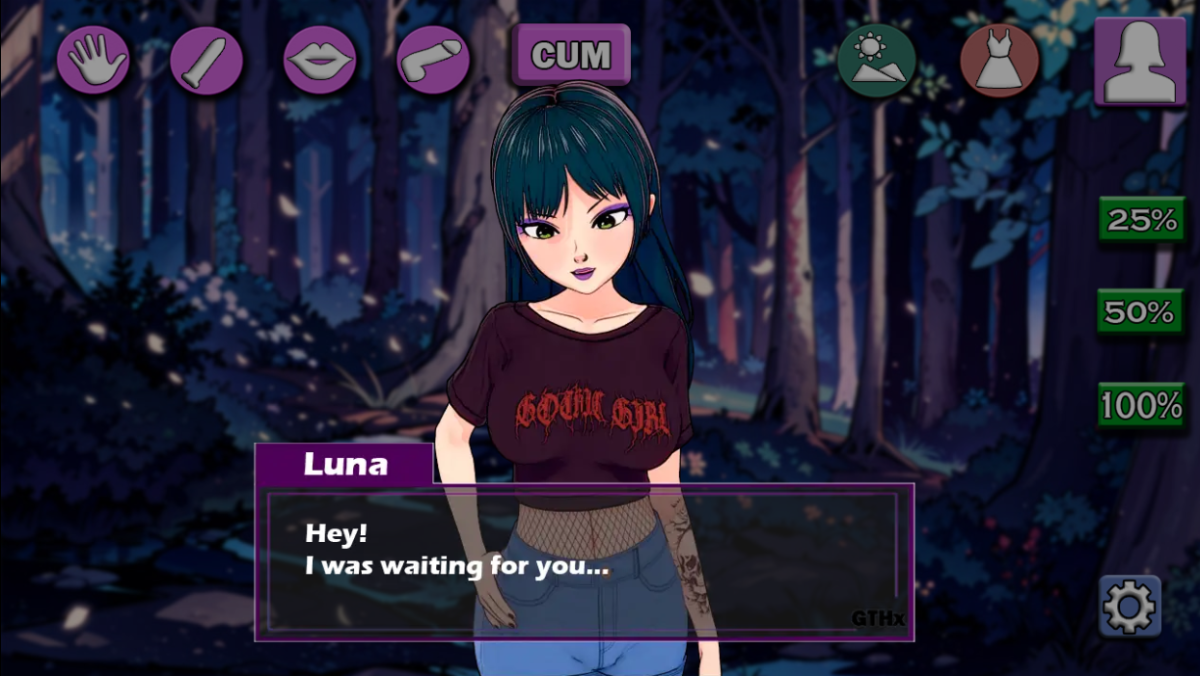Set the green 25% button
The width and height of the screenshot is (1200, 676).
point(1141,220)
